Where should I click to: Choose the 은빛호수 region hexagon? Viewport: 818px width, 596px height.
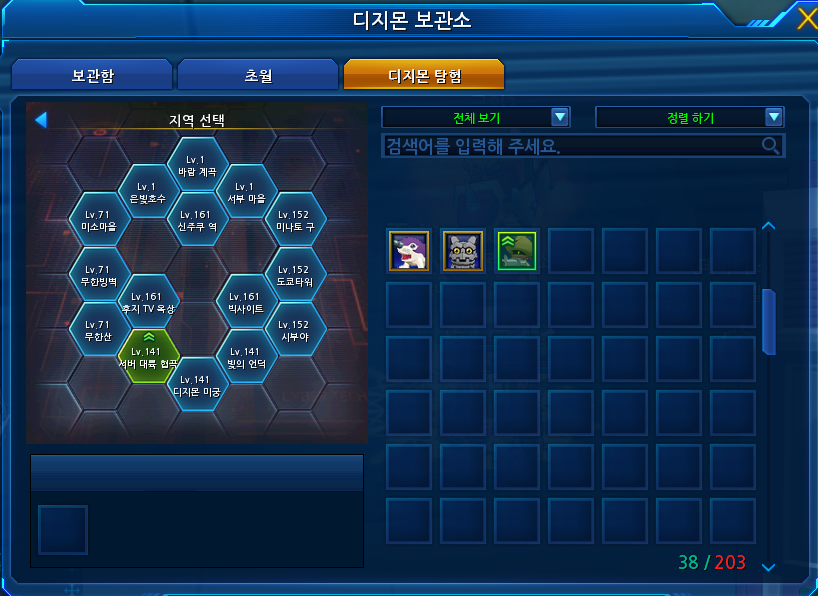tap(148, 192)
